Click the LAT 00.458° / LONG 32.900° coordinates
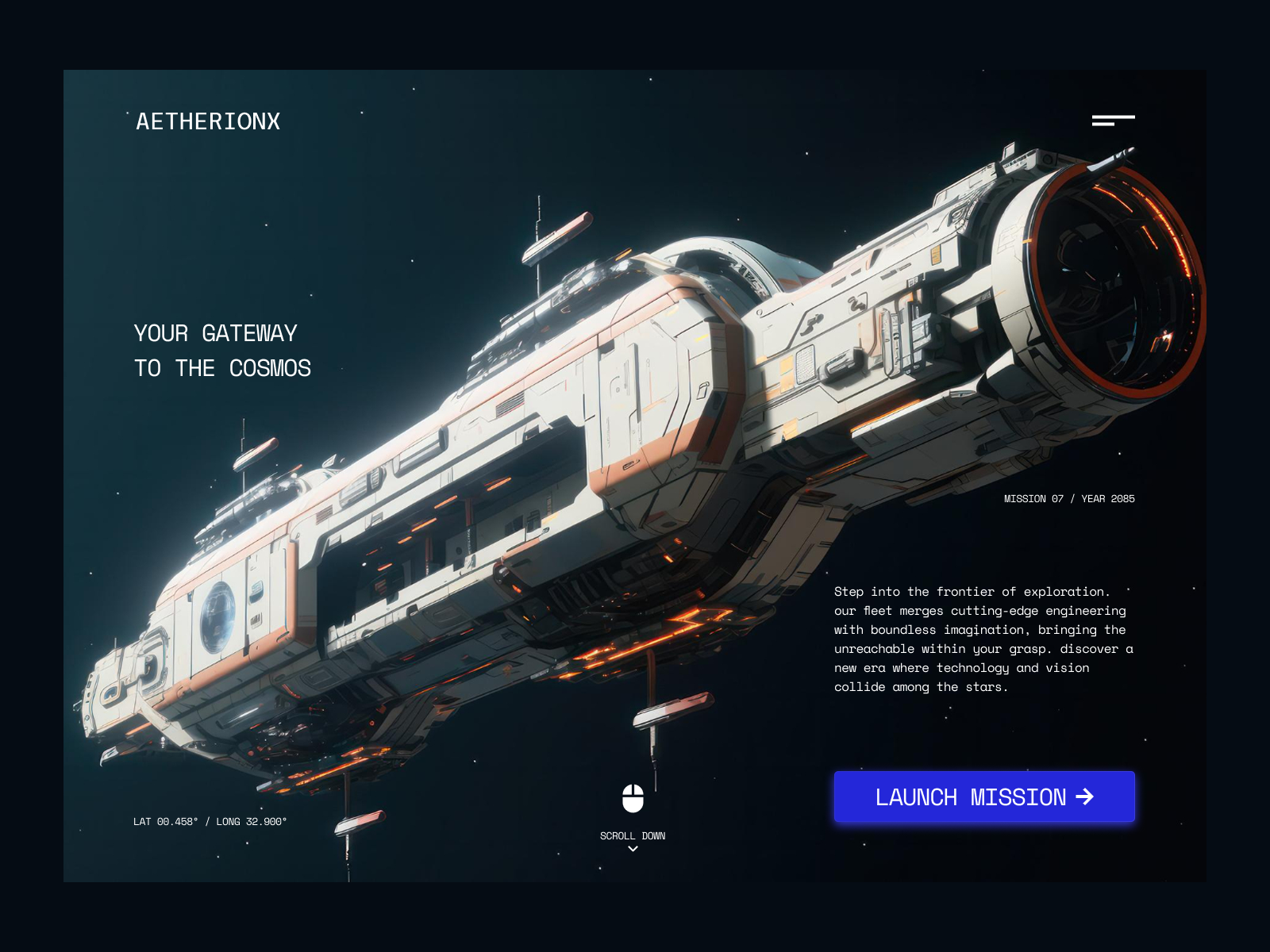 pos(210,823)
